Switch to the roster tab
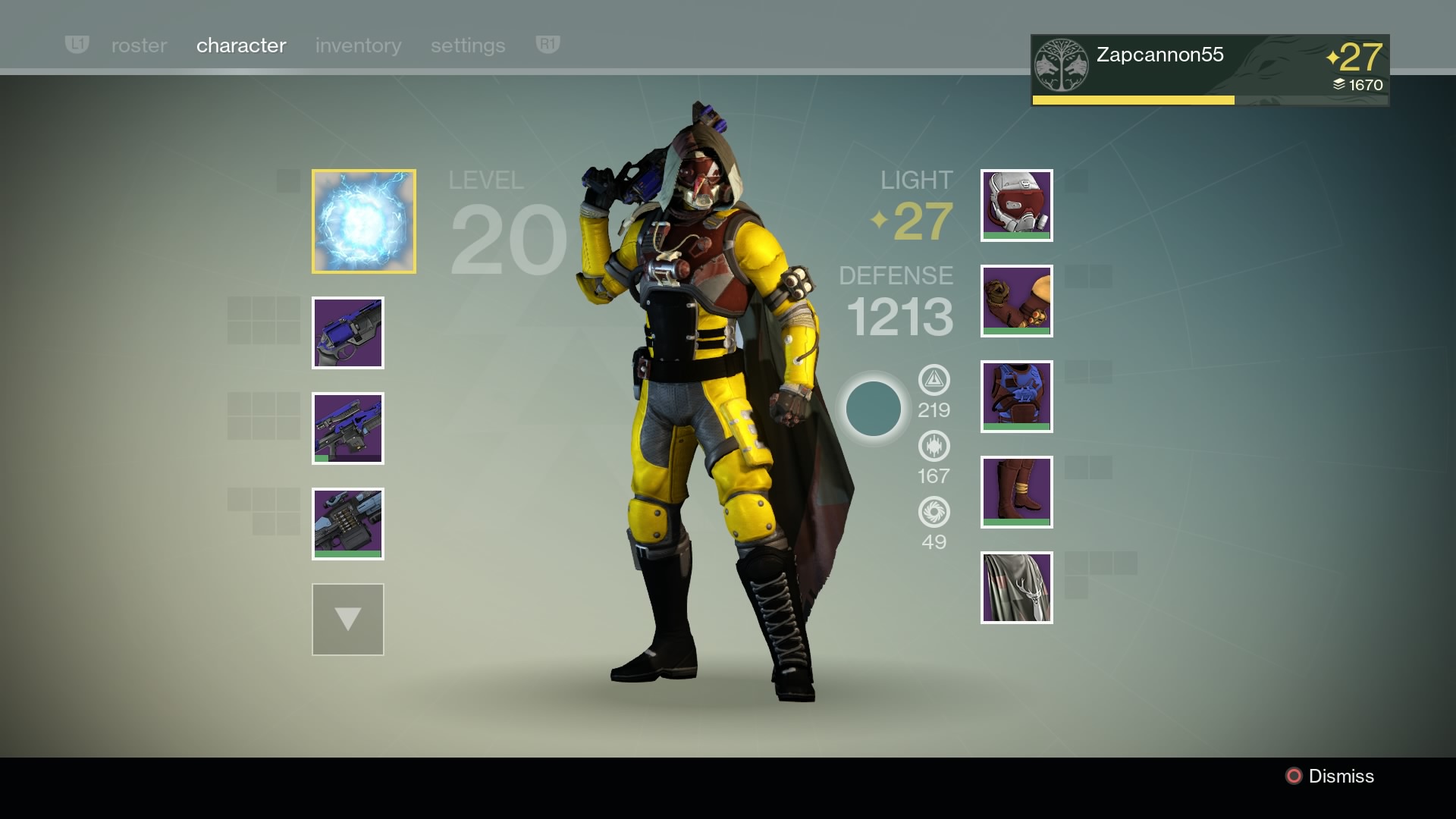 pyautogui.click(x=139, y=45)
